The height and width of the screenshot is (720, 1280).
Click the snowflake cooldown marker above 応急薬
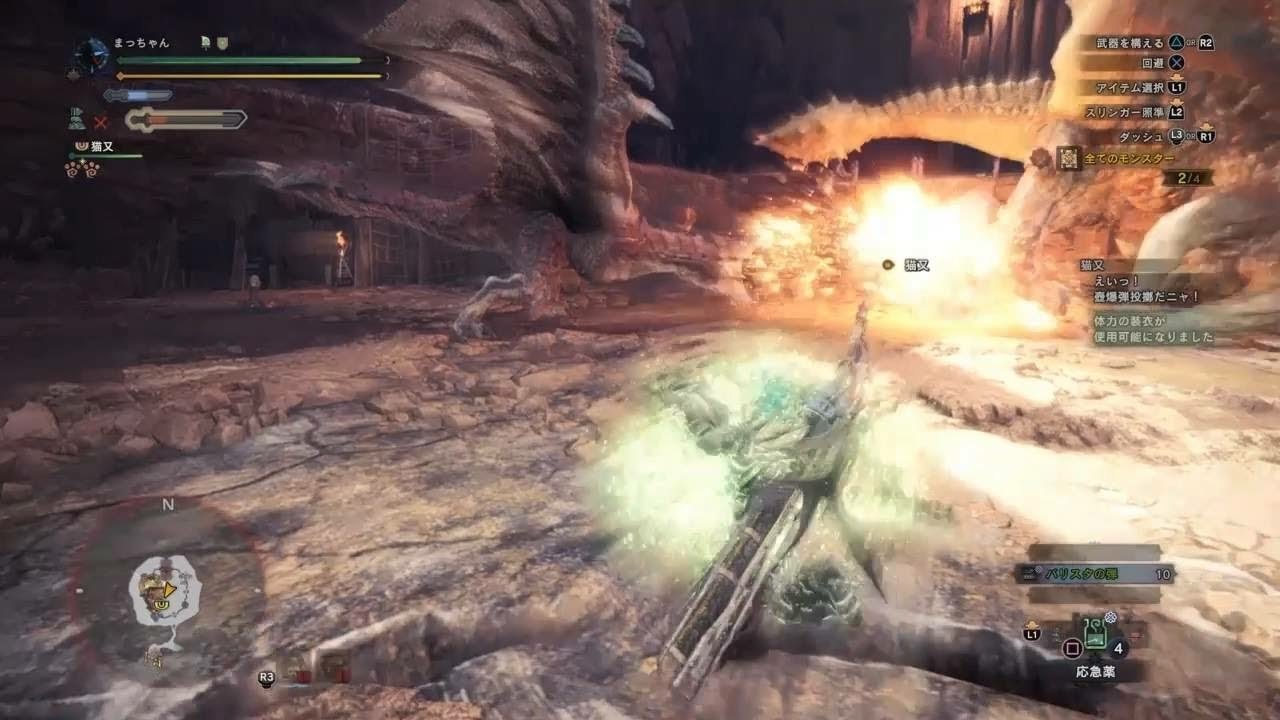[x=1110, y=618]
